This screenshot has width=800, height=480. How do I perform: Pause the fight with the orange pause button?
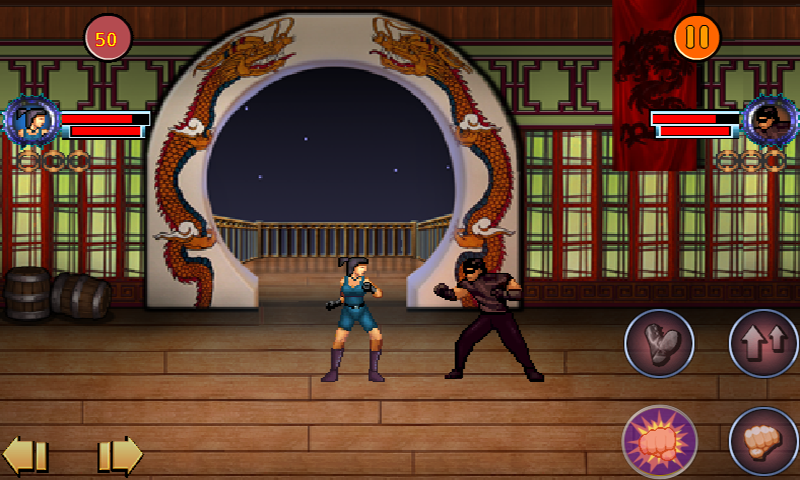(x=697, y=38)
